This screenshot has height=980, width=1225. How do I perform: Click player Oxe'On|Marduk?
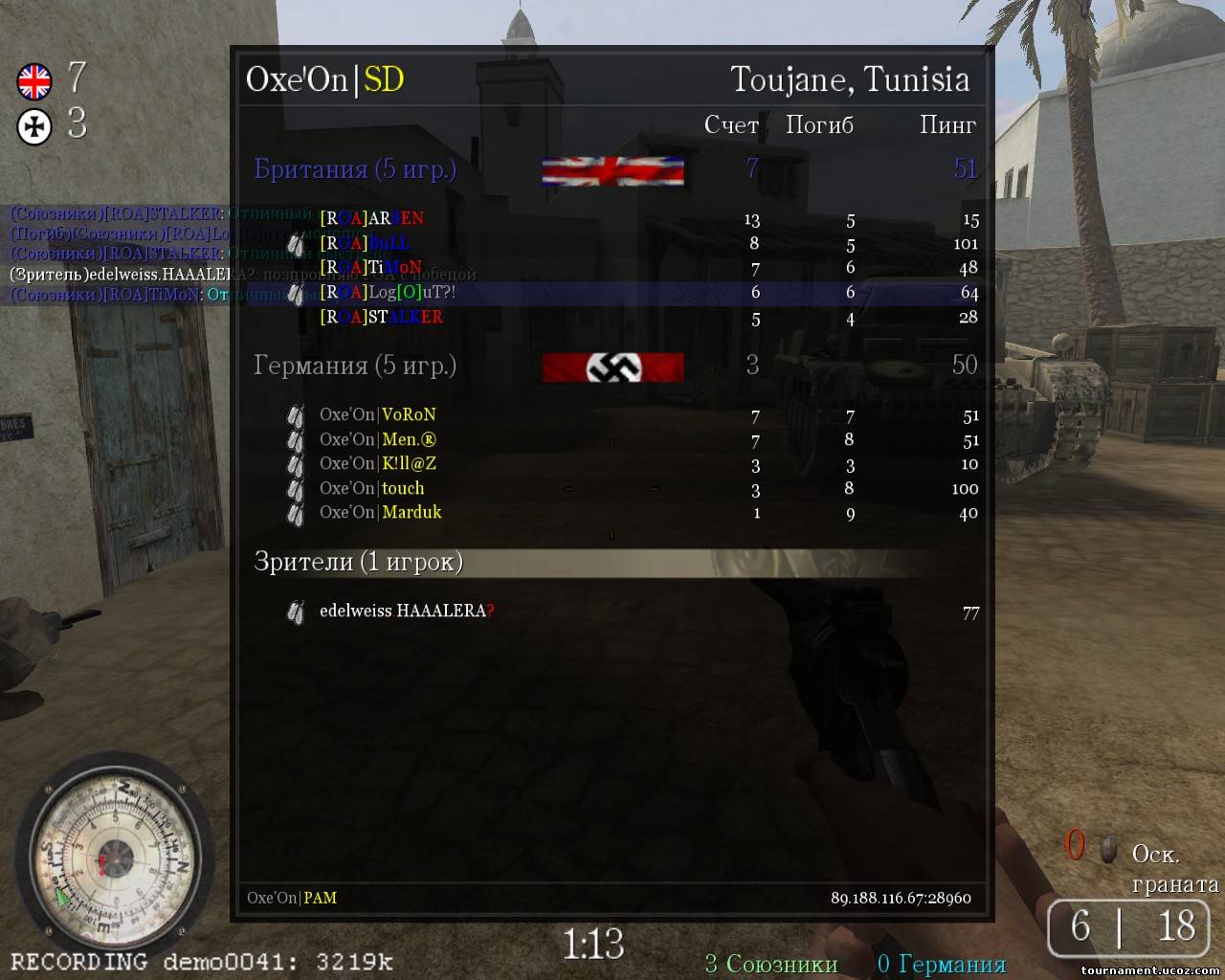tap(380, 513)
